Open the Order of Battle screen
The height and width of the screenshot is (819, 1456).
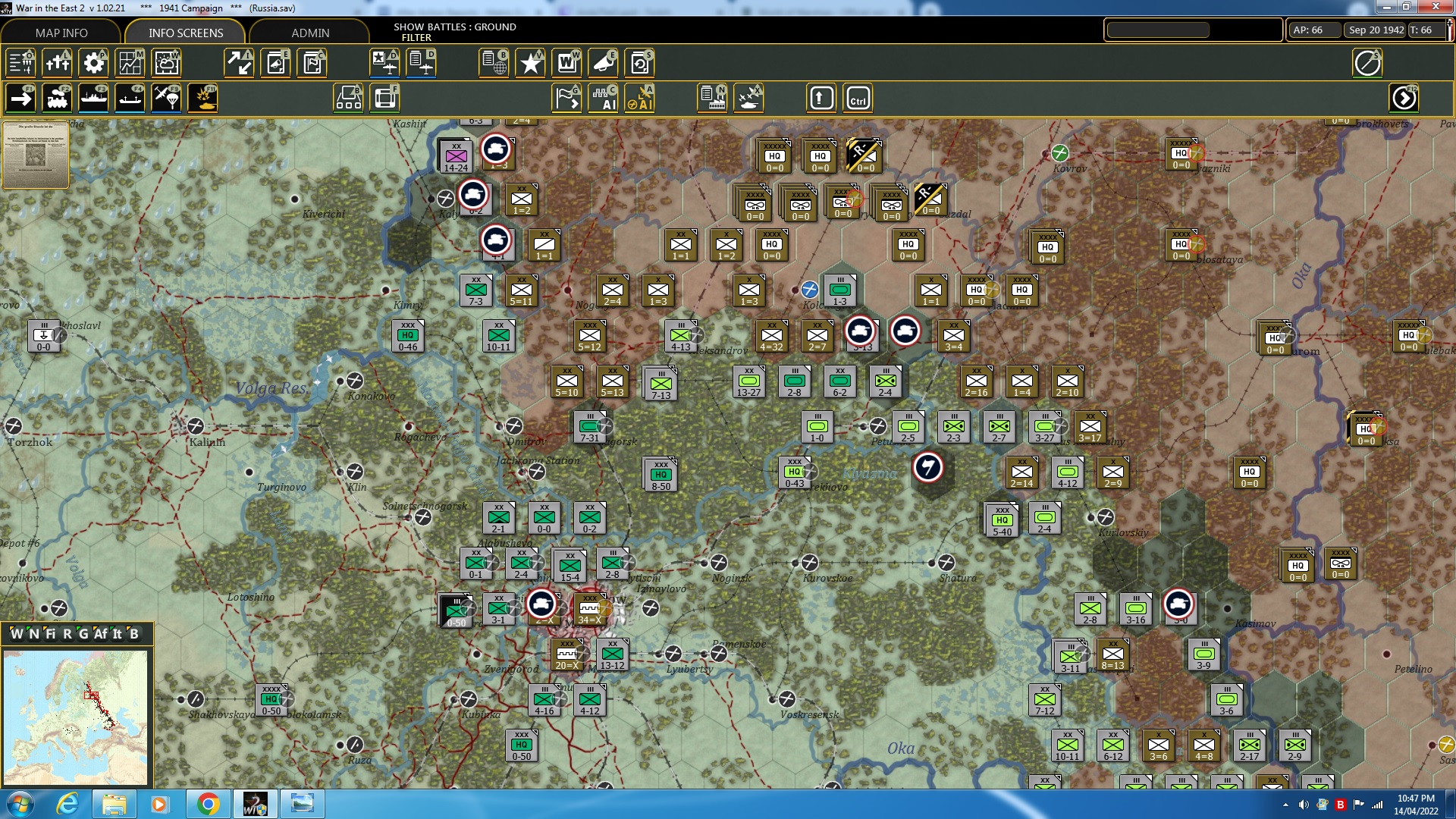(x=20, y=63)
